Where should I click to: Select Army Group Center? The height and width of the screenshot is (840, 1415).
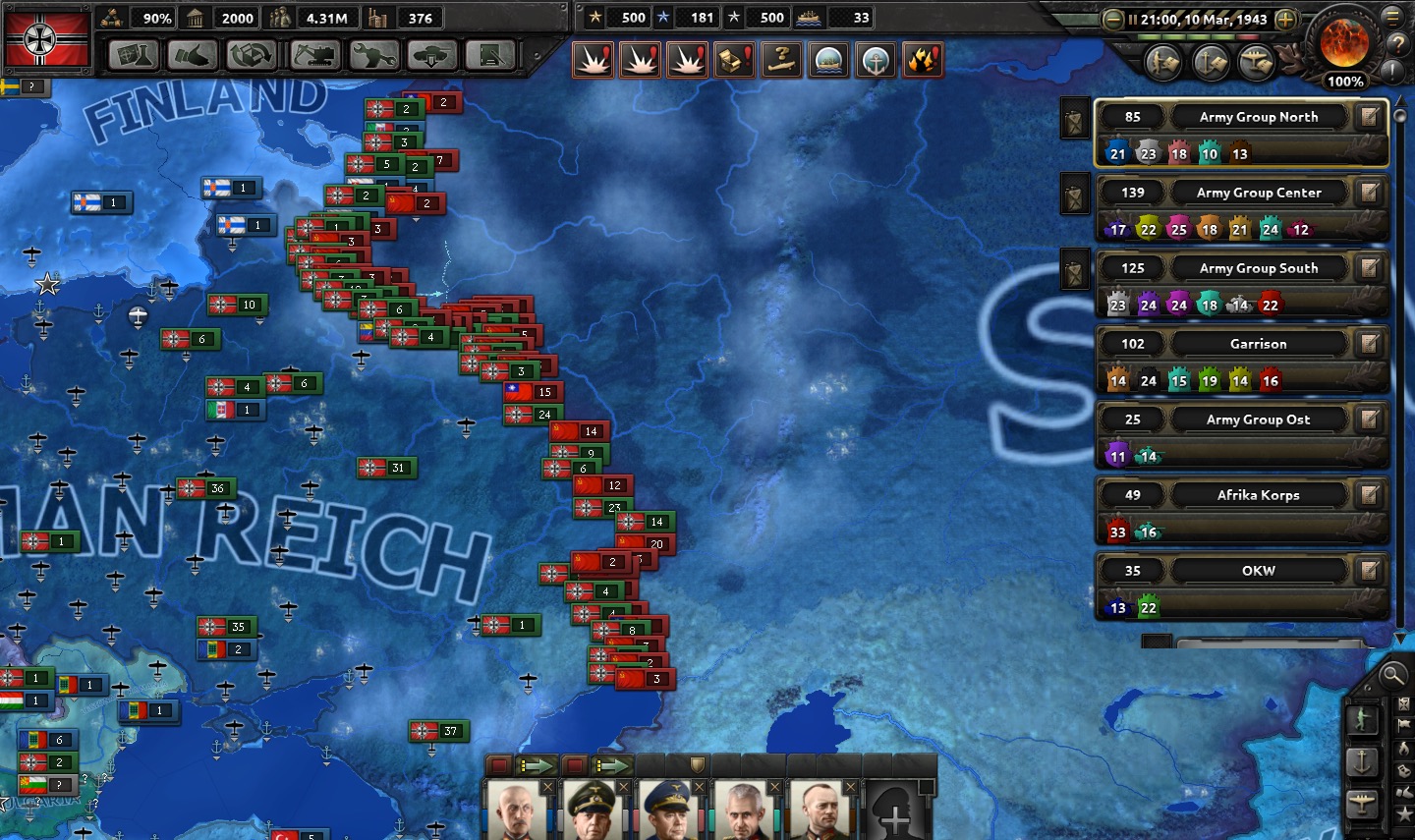(1258, 193)
